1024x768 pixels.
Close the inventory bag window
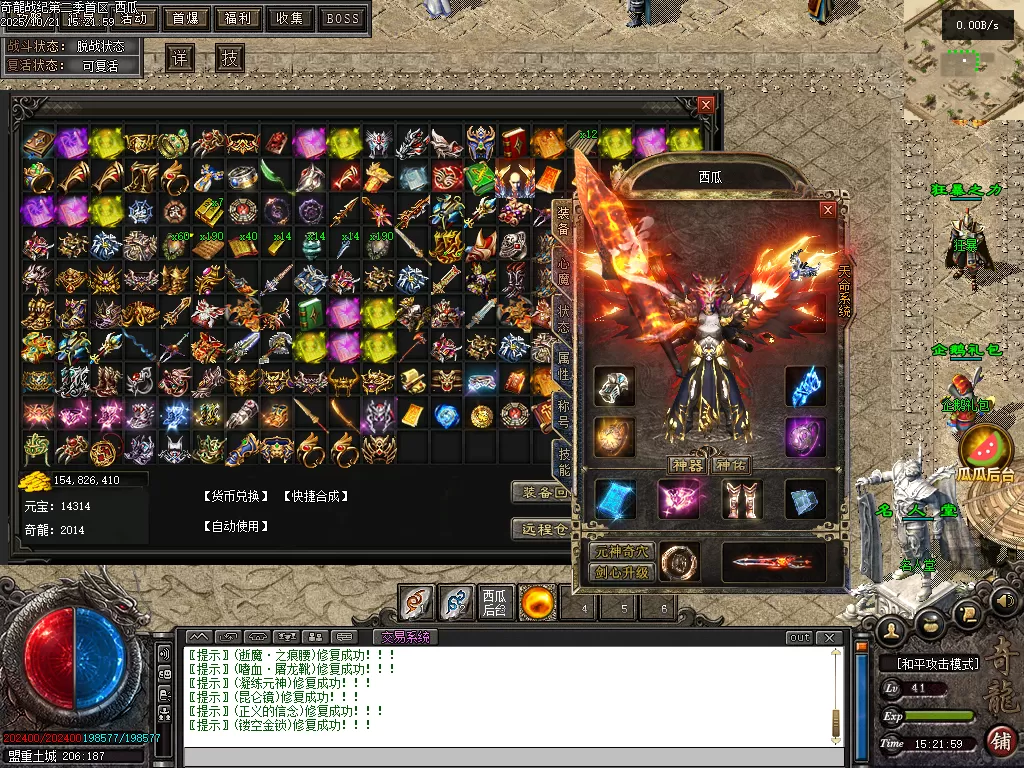[x=706, y=104]
